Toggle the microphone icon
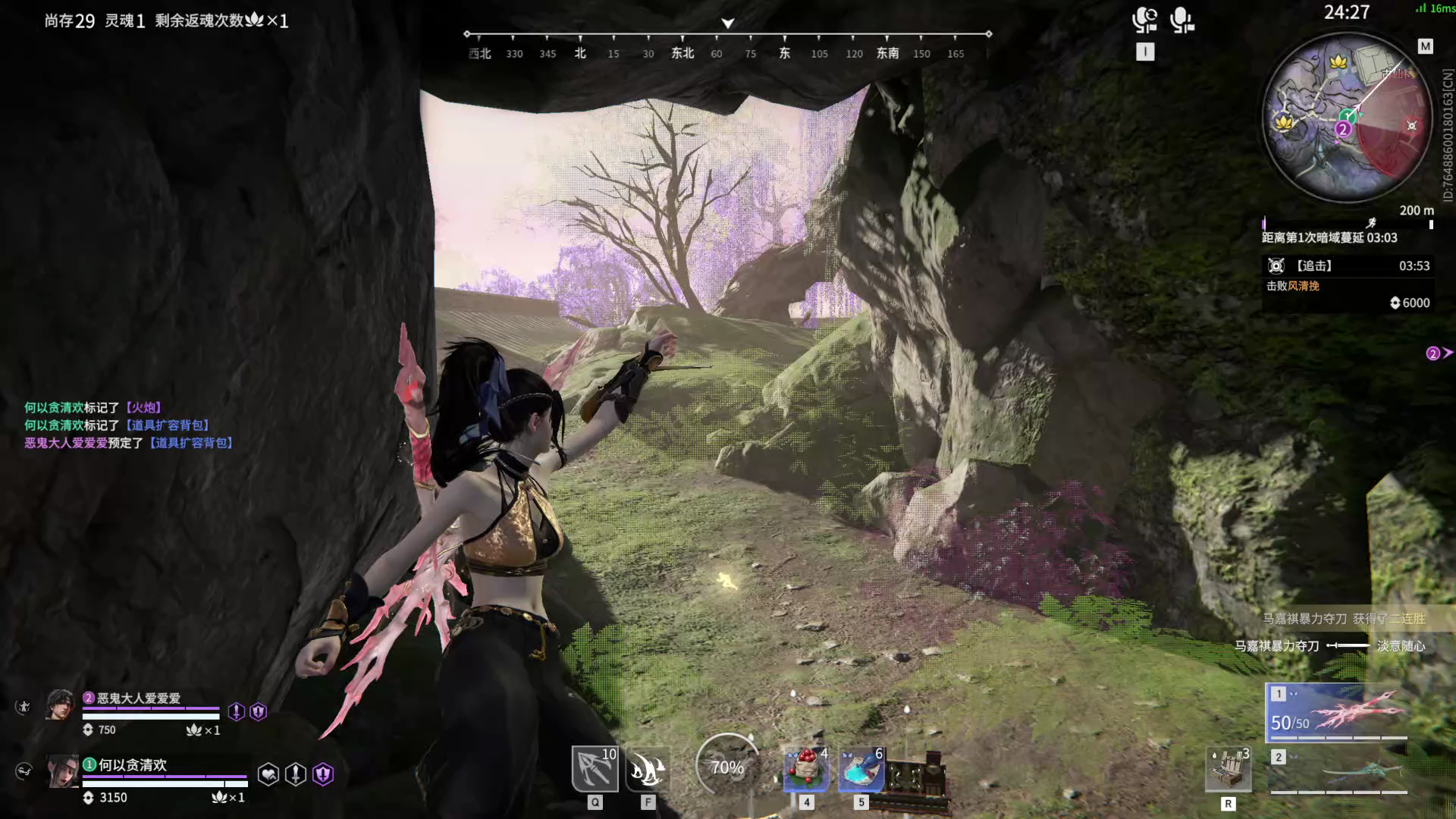This screenshot has width=1456, height=819. tap(1181, 20)
